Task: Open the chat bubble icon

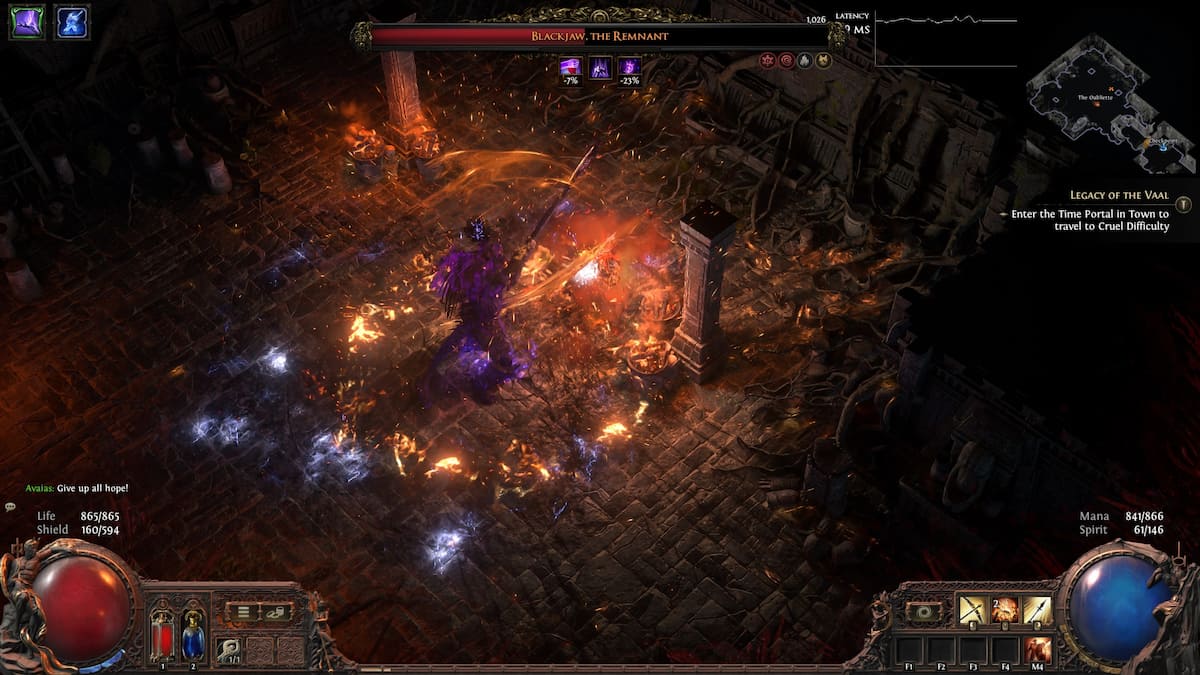Action: tap(10, 507)
